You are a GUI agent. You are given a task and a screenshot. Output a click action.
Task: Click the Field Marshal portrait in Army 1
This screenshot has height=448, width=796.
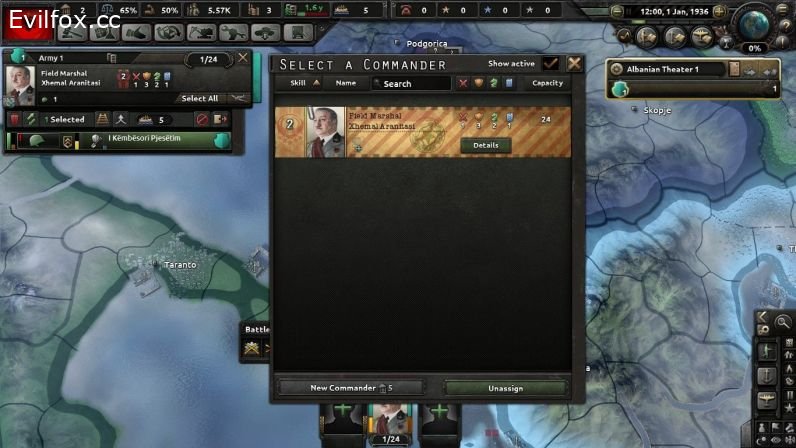click(21, 82)
